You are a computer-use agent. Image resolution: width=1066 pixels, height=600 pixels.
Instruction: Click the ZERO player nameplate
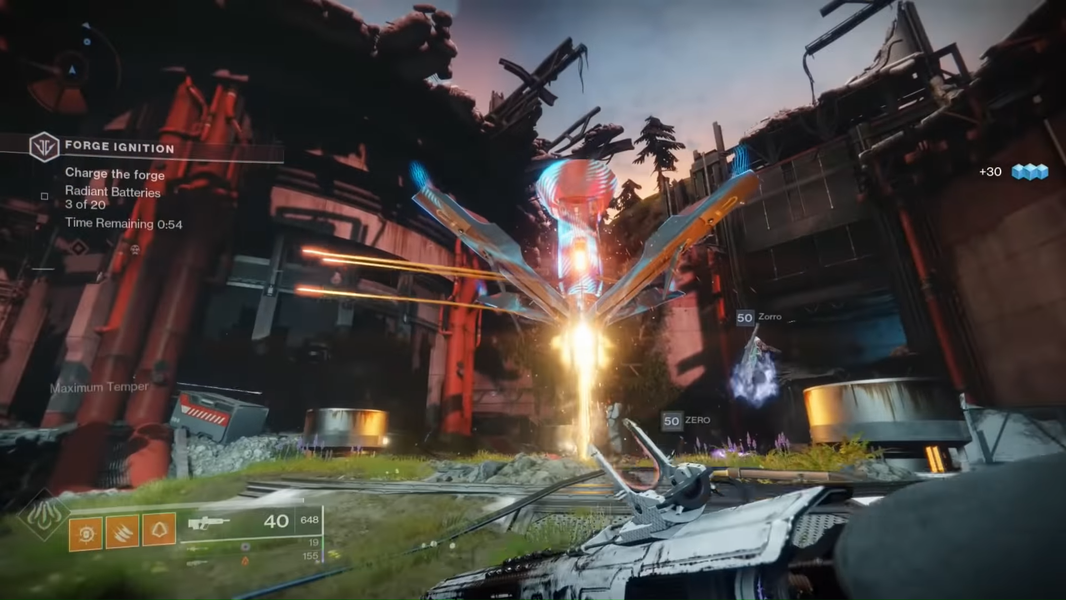(x=687, y=421)
